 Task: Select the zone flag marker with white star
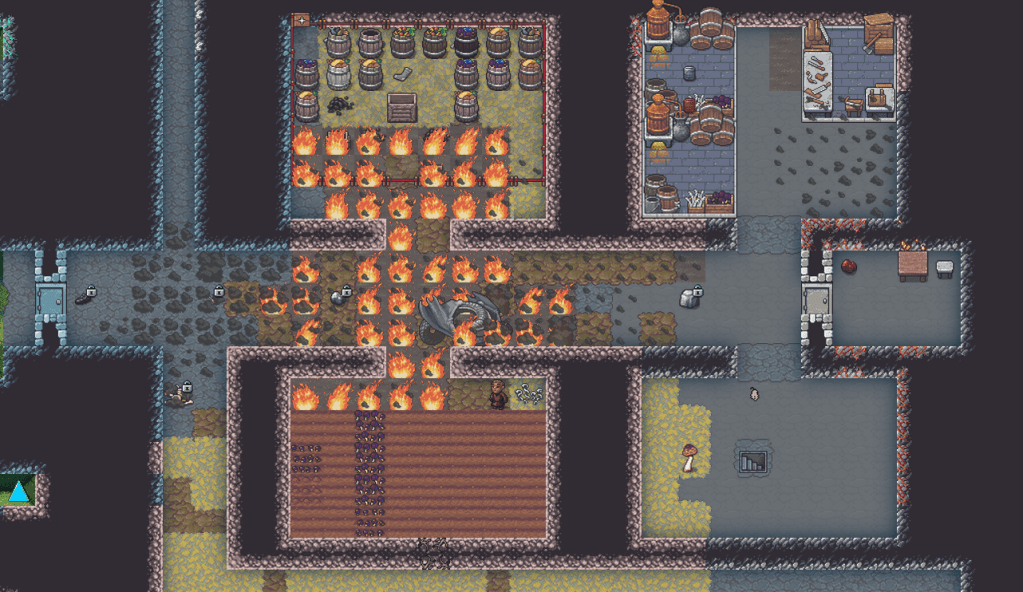[301, 20]
